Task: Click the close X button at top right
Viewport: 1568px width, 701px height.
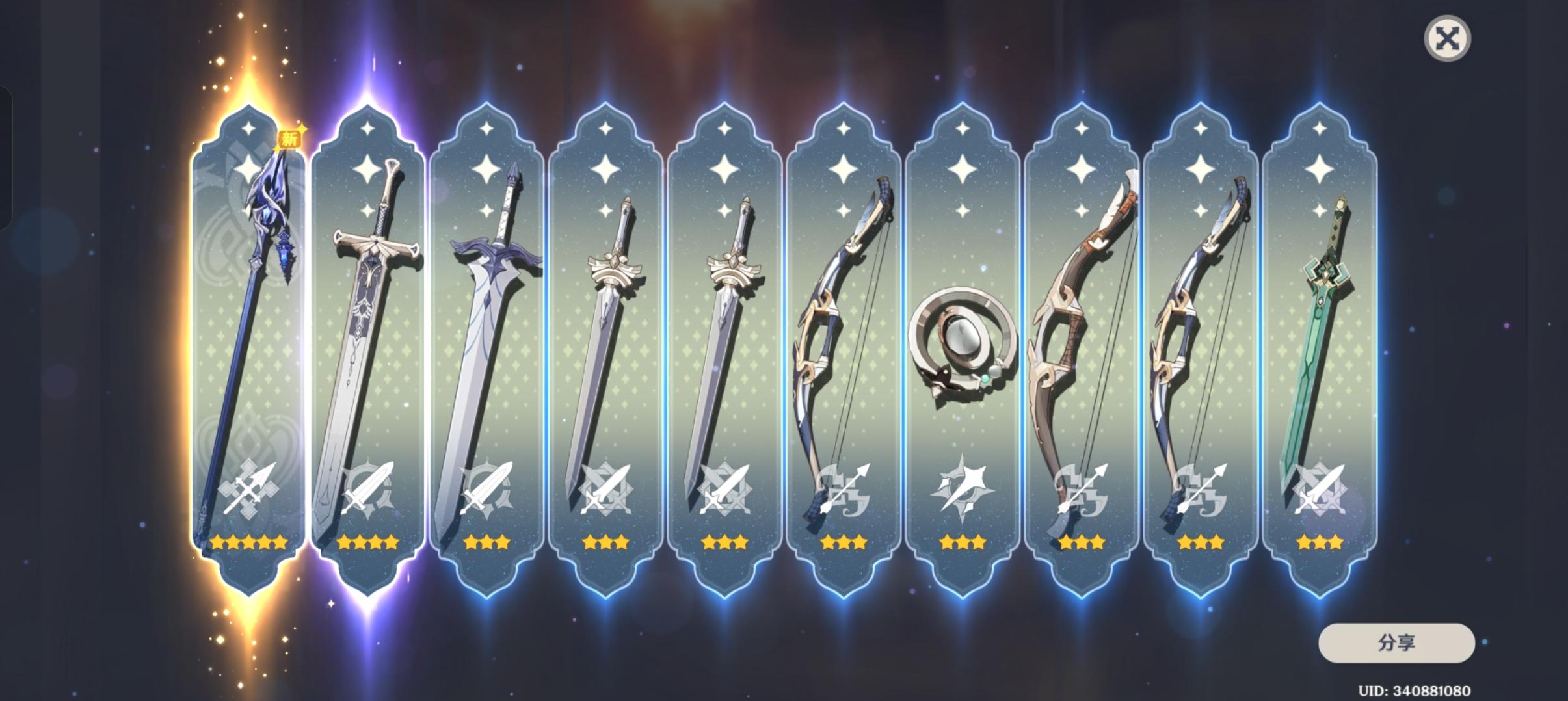Action: 1449,39
